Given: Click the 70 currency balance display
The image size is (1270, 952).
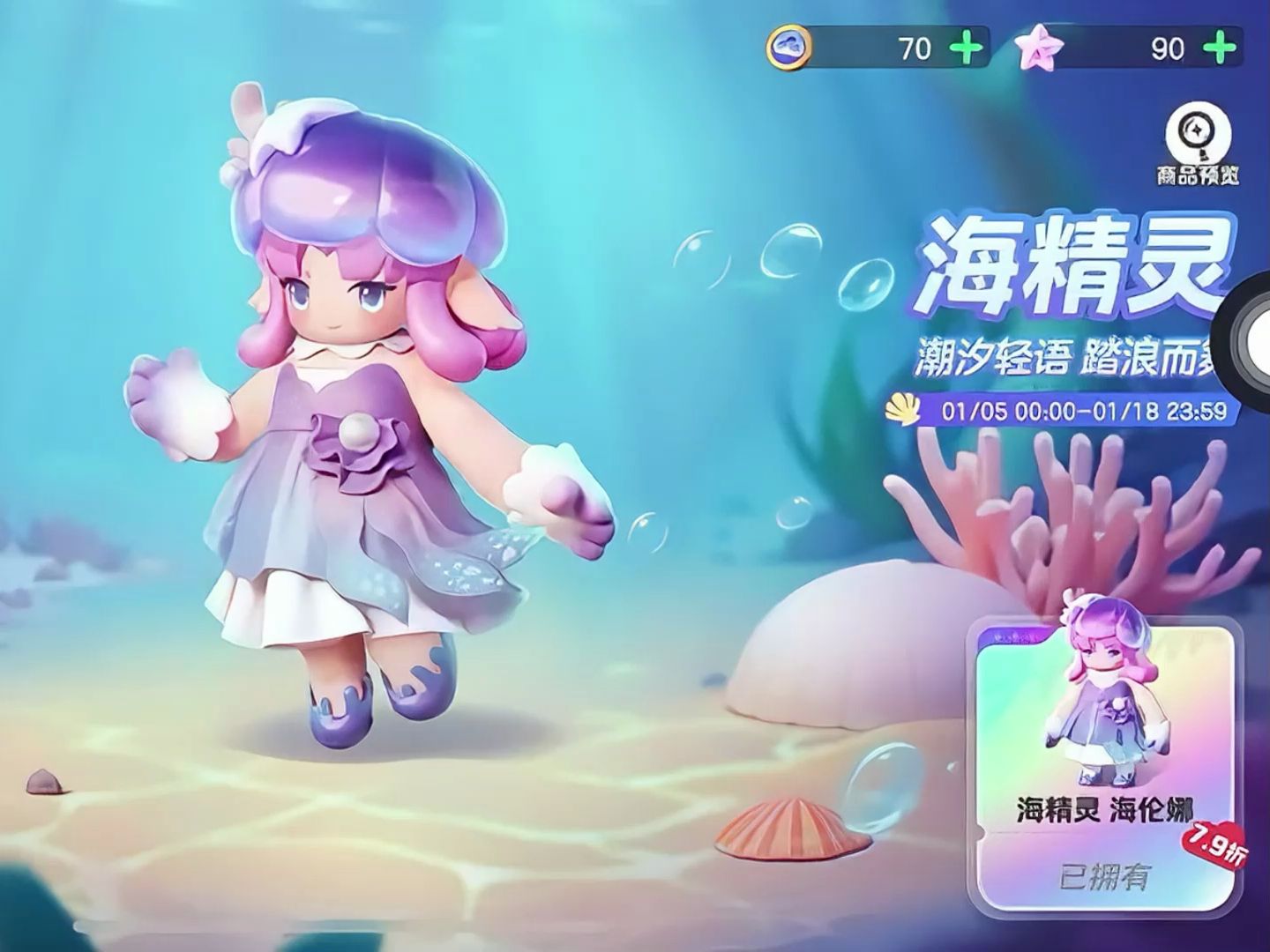Looking at the screenshot, I should pyautogui.click(x=917, y=48).
